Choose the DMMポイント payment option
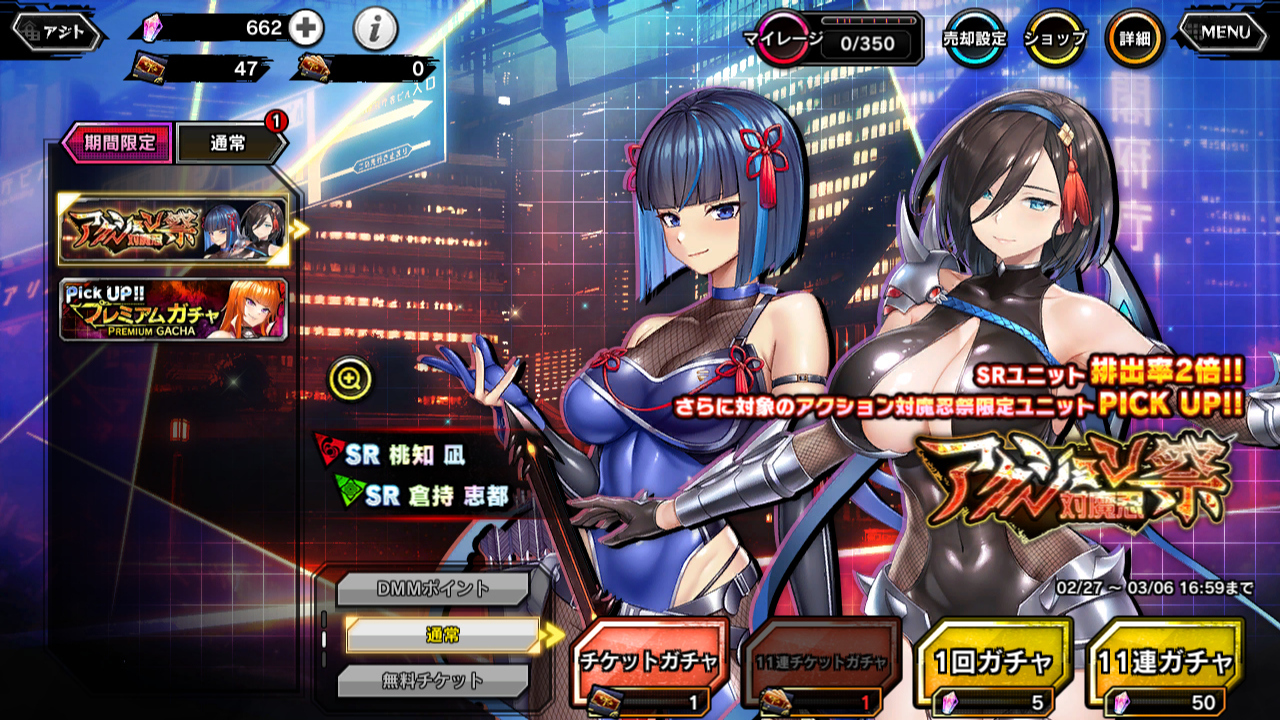 tap(432, 589)
